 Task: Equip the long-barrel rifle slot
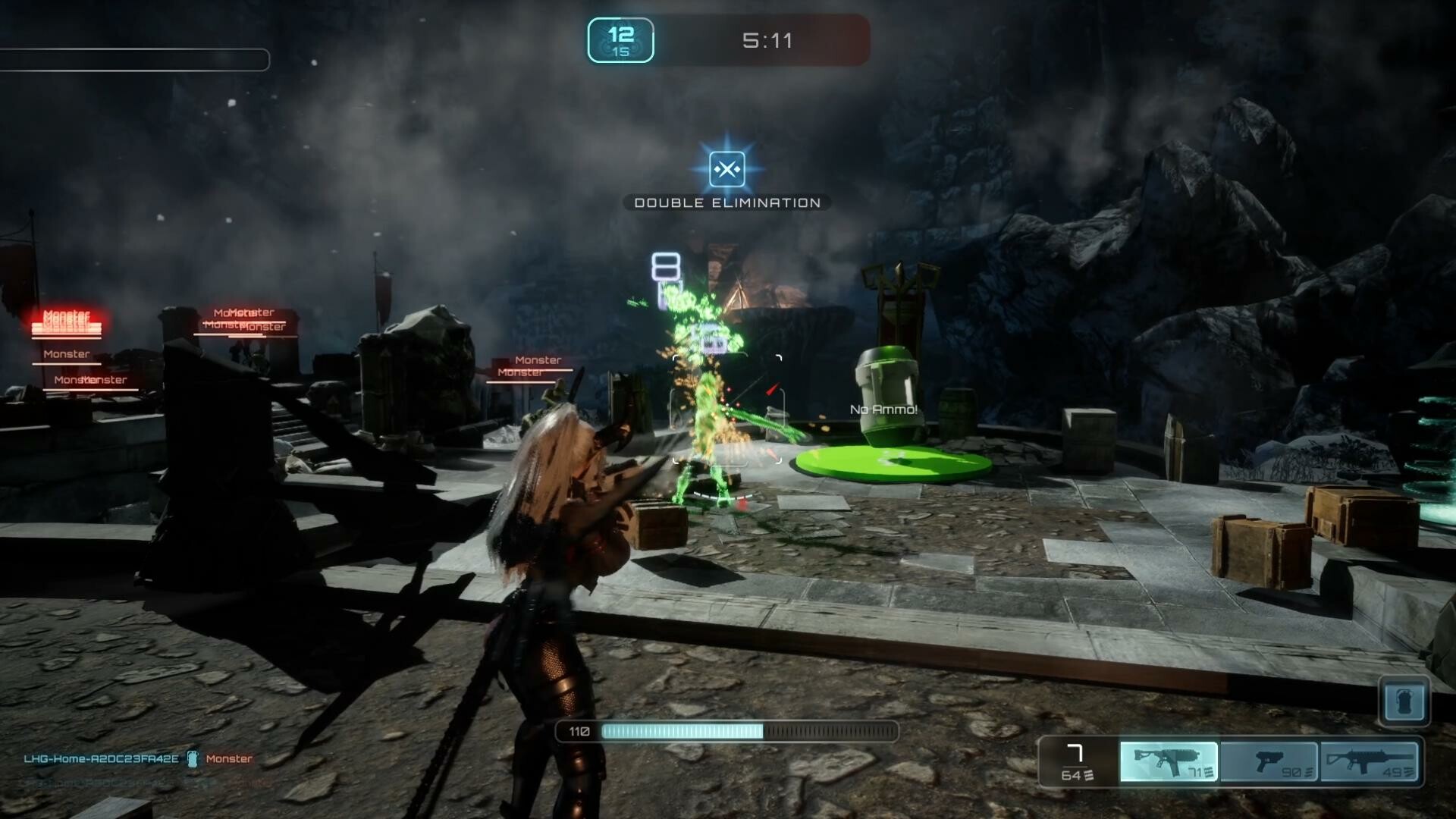[x=1369, y=761]
